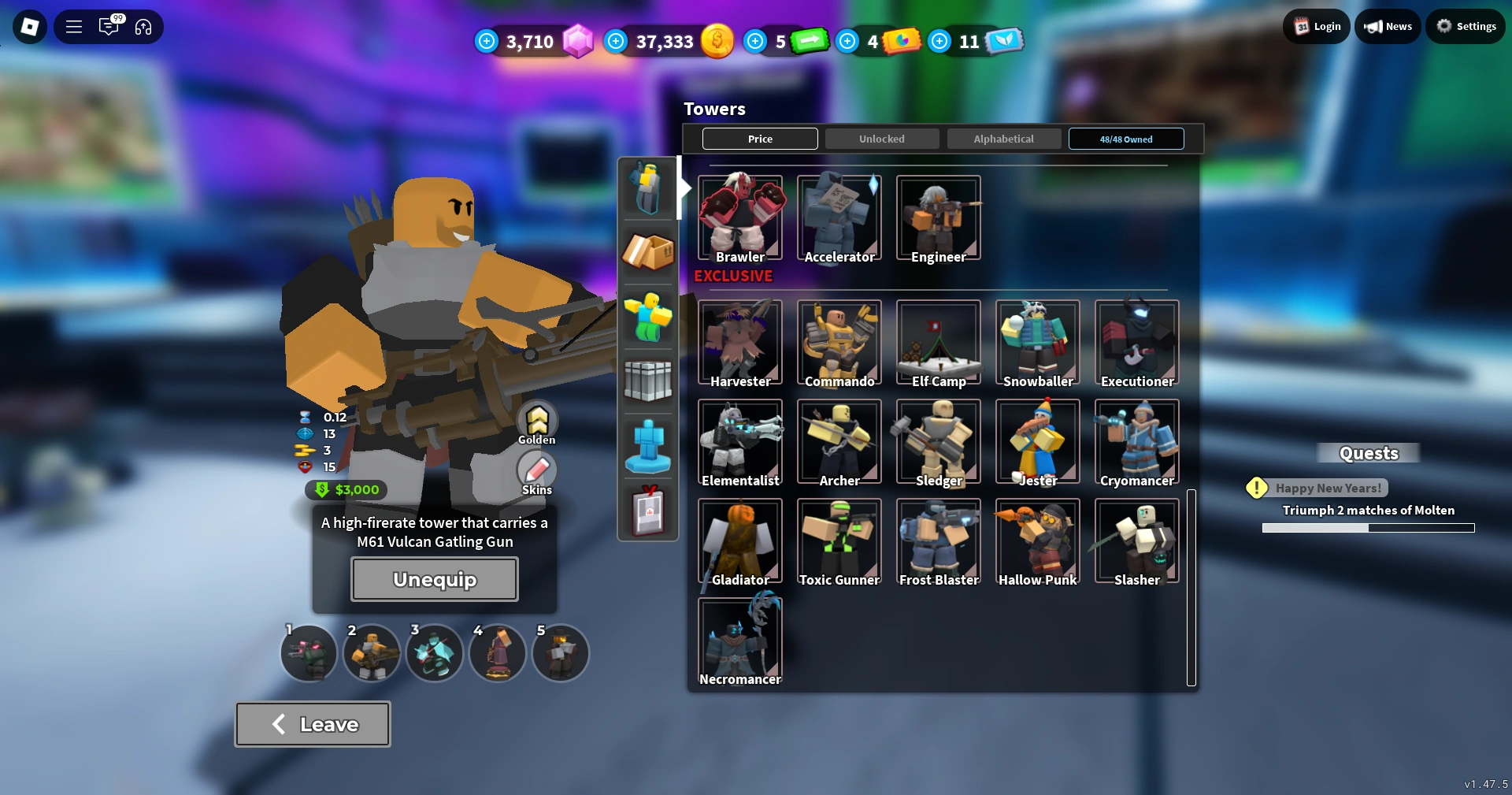The height and width of the screenshot is (795, 1512).
Task: Click the gem currency icon at top
Action: [x=580, y=40]
